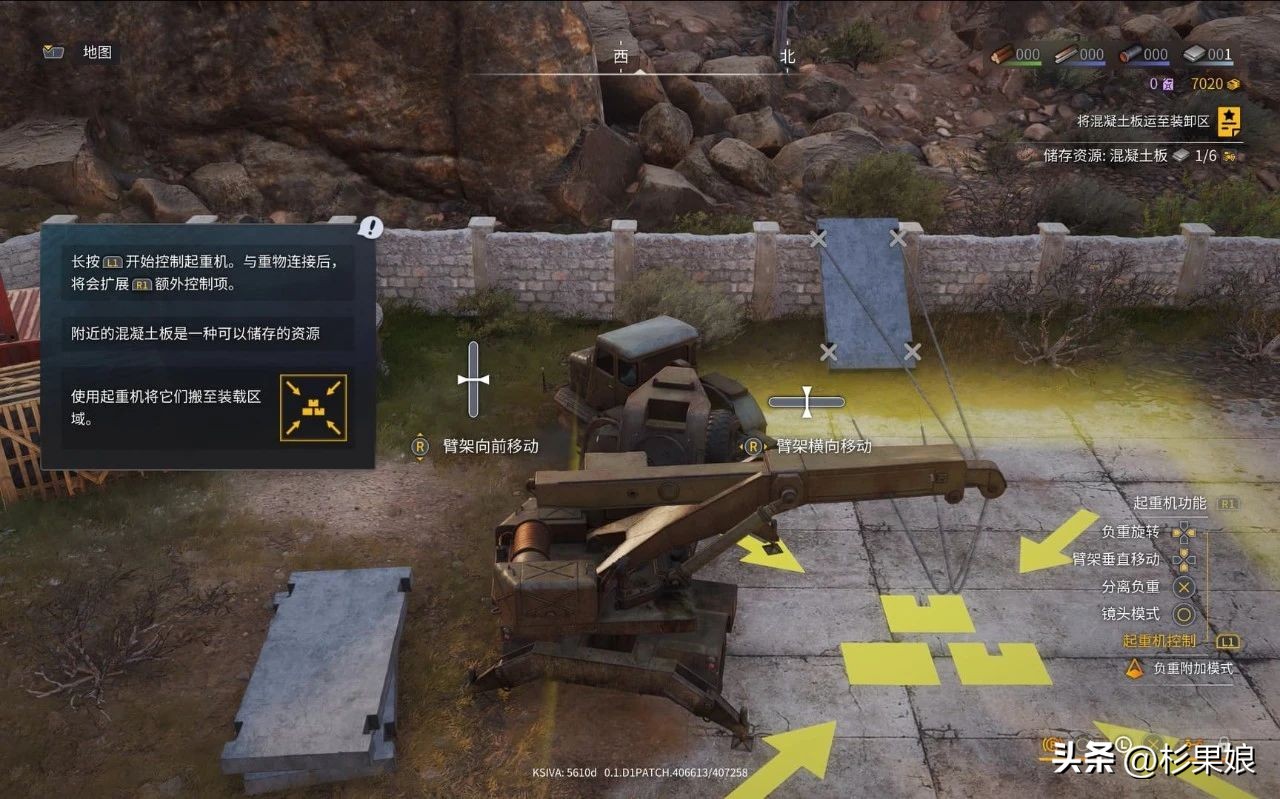Click the tutorial panel's exclamation mark badge
The width and height of the screenshot is (1280, 799).
(x=372, y=228)
